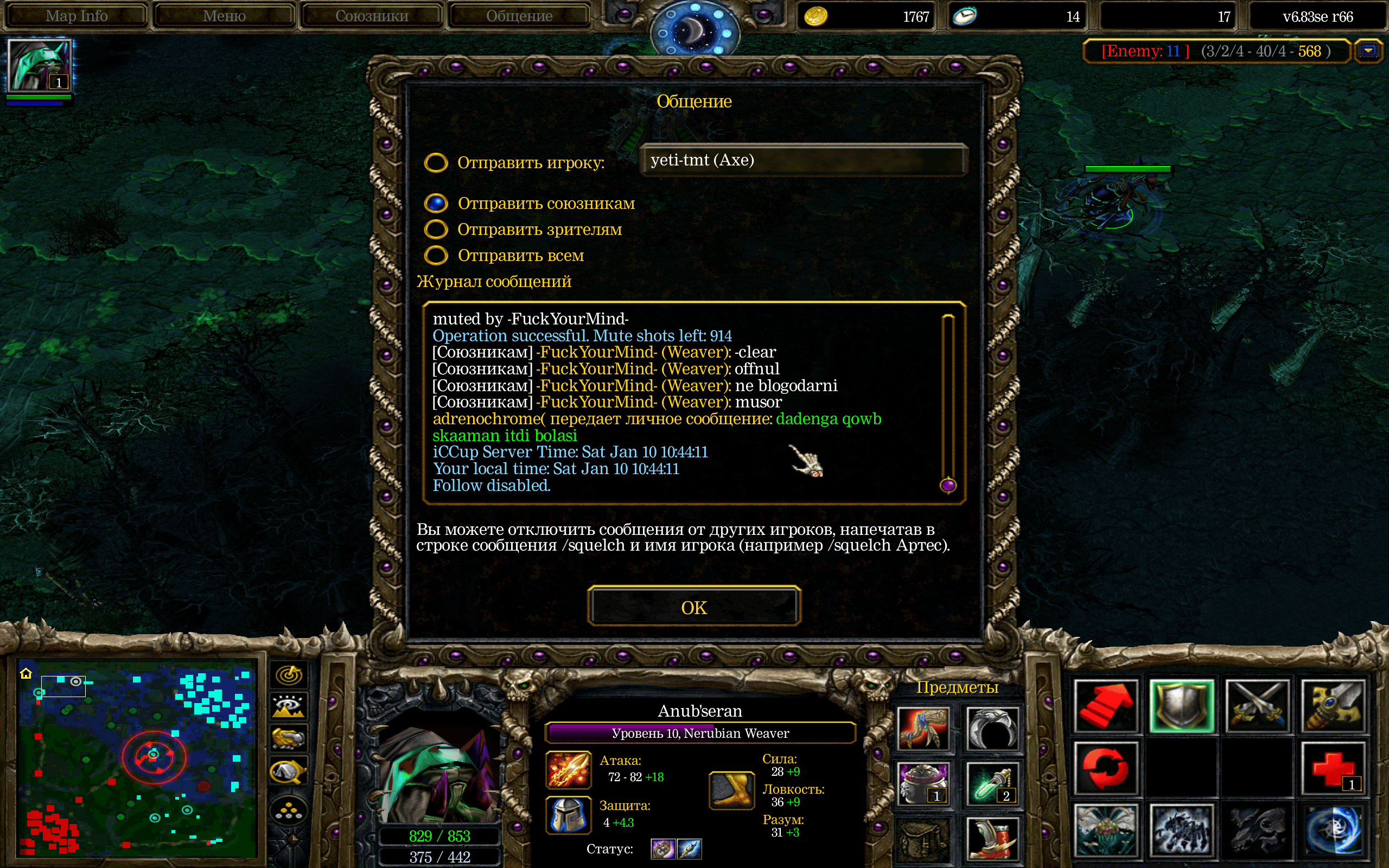This screenshot has height=868, width=1389.
Task: Click the minimap
Action: pyautogui.click(x=137, y=757)
